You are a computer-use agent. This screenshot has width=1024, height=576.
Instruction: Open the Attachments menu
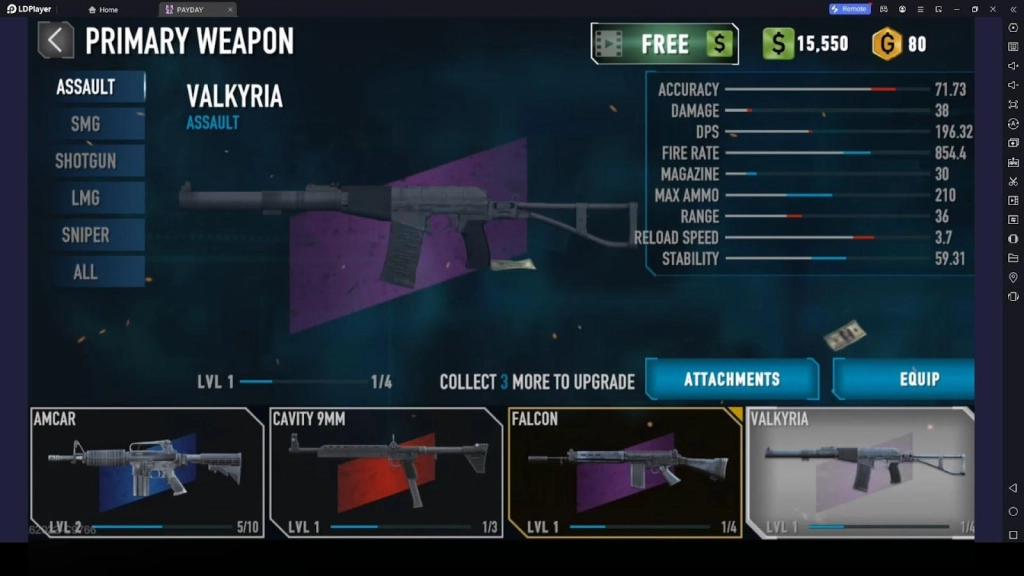731,379
